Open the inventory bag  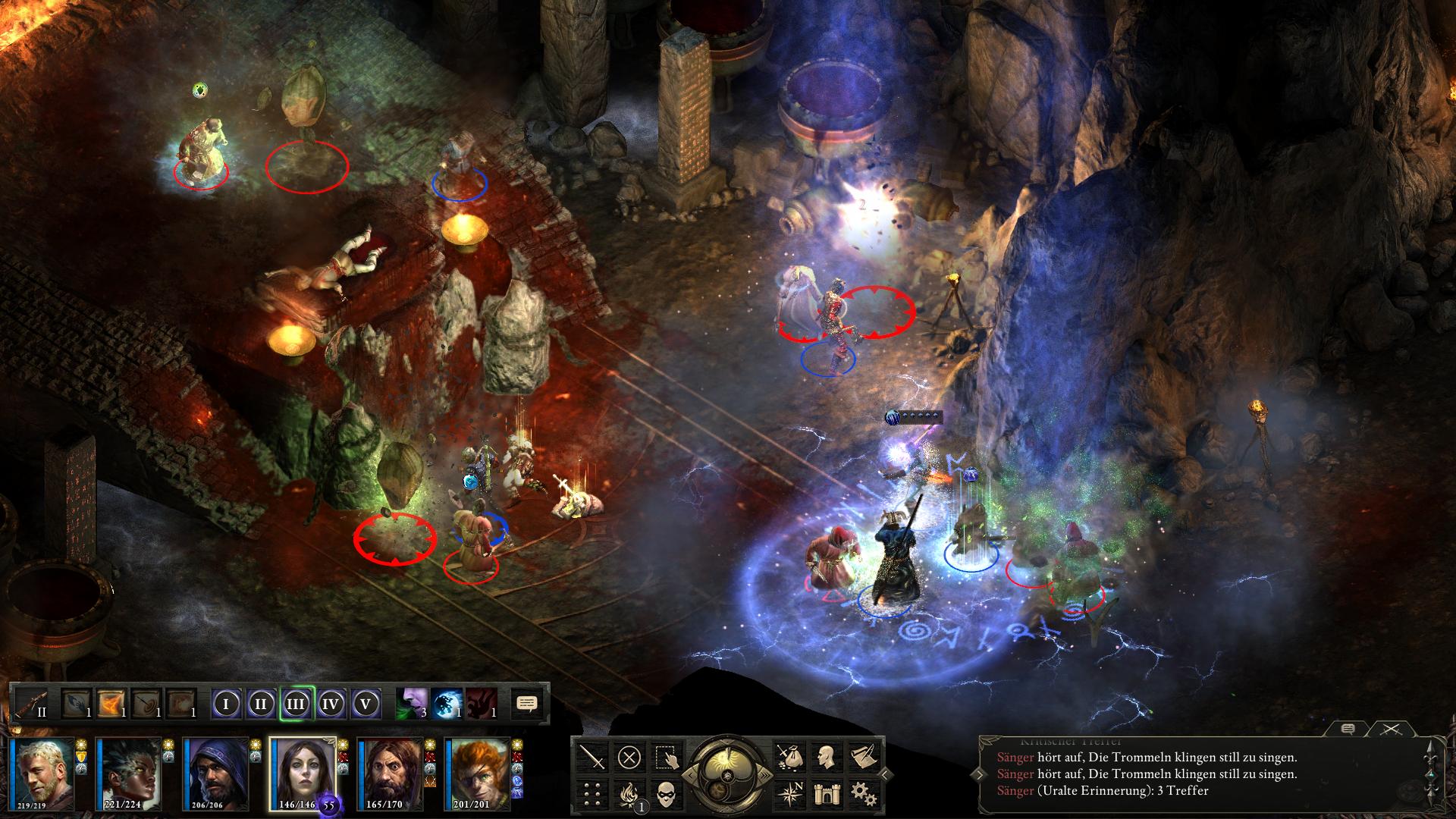(789, 756)
